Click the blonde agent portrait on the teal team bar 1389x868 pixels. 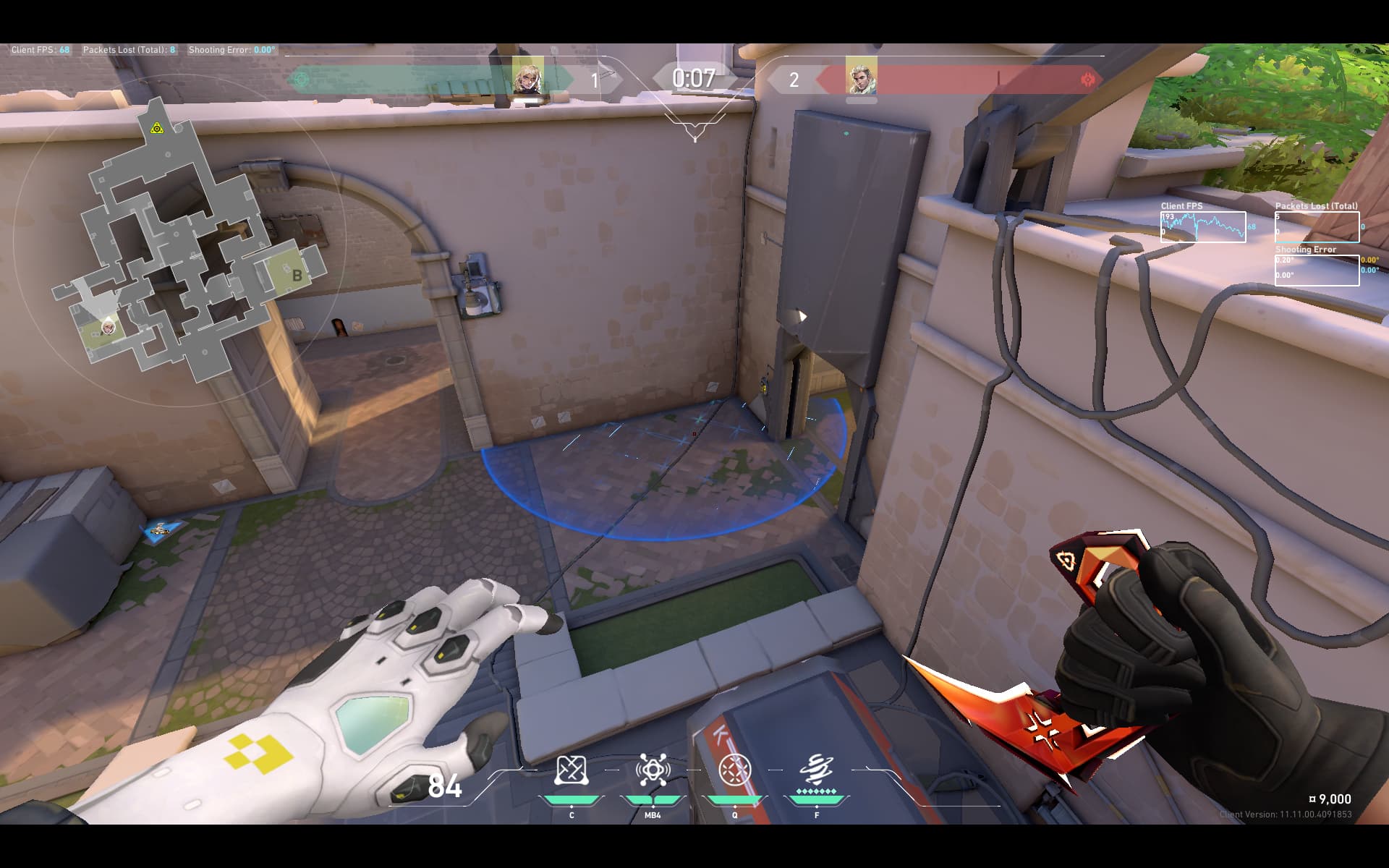click(527, 76)
